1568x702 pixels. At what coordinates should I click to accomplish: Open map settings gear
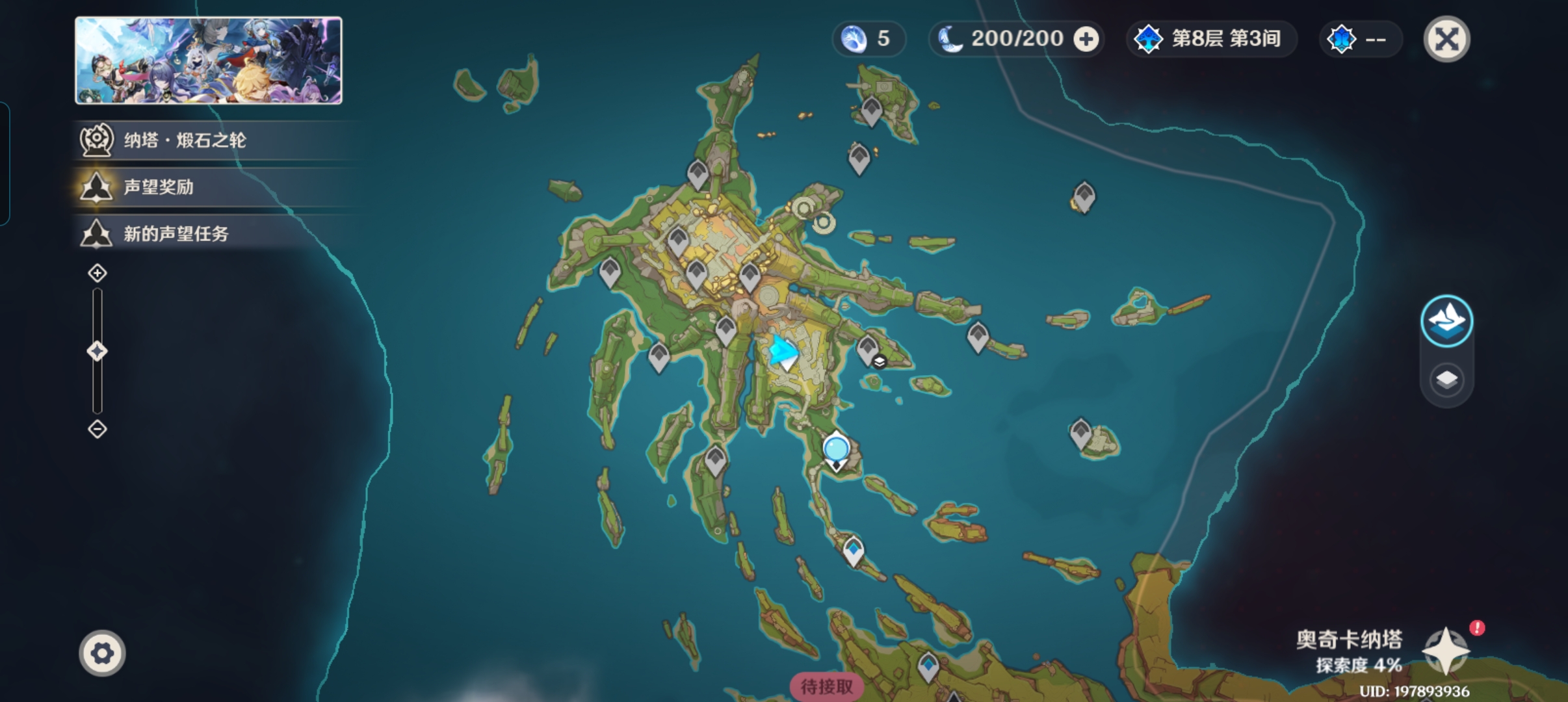pos(102,653)
